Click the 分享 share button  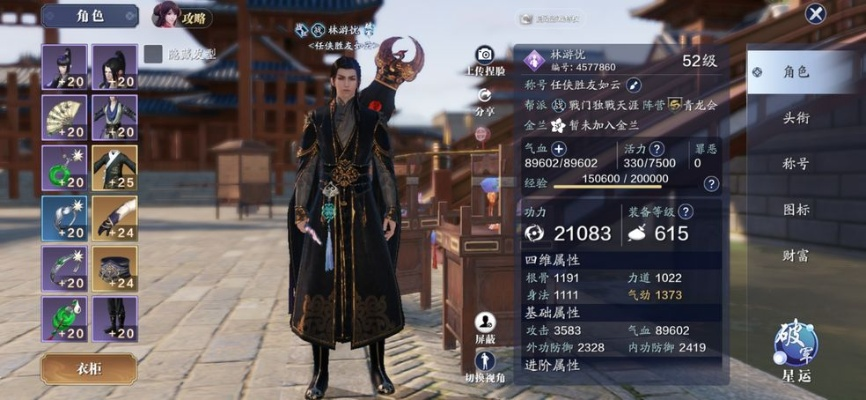[x=485, y=100]
